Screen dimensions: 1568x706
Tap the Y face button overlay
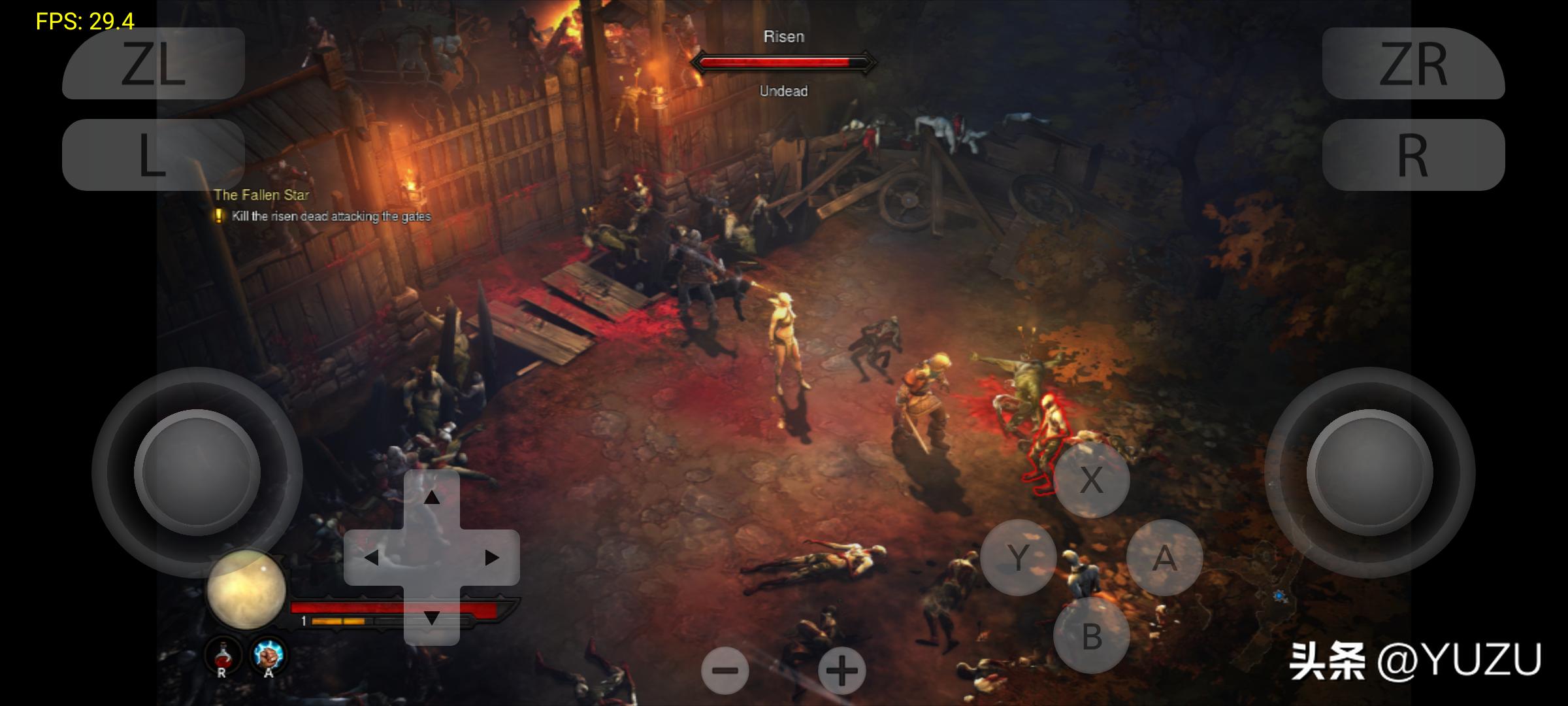tap(1019, 558)
